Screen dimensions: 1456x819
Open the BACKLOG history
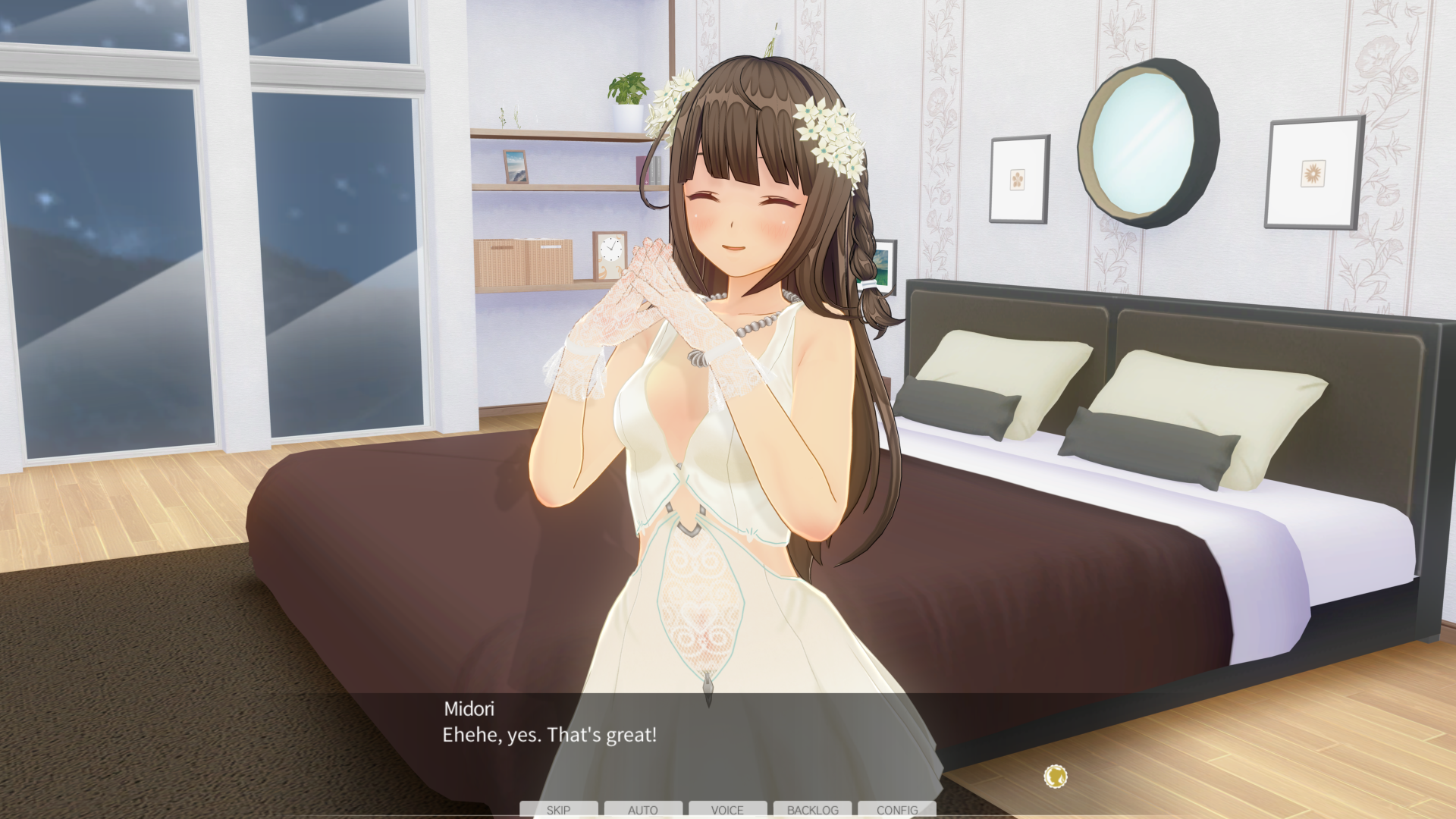tap(812, 809)
